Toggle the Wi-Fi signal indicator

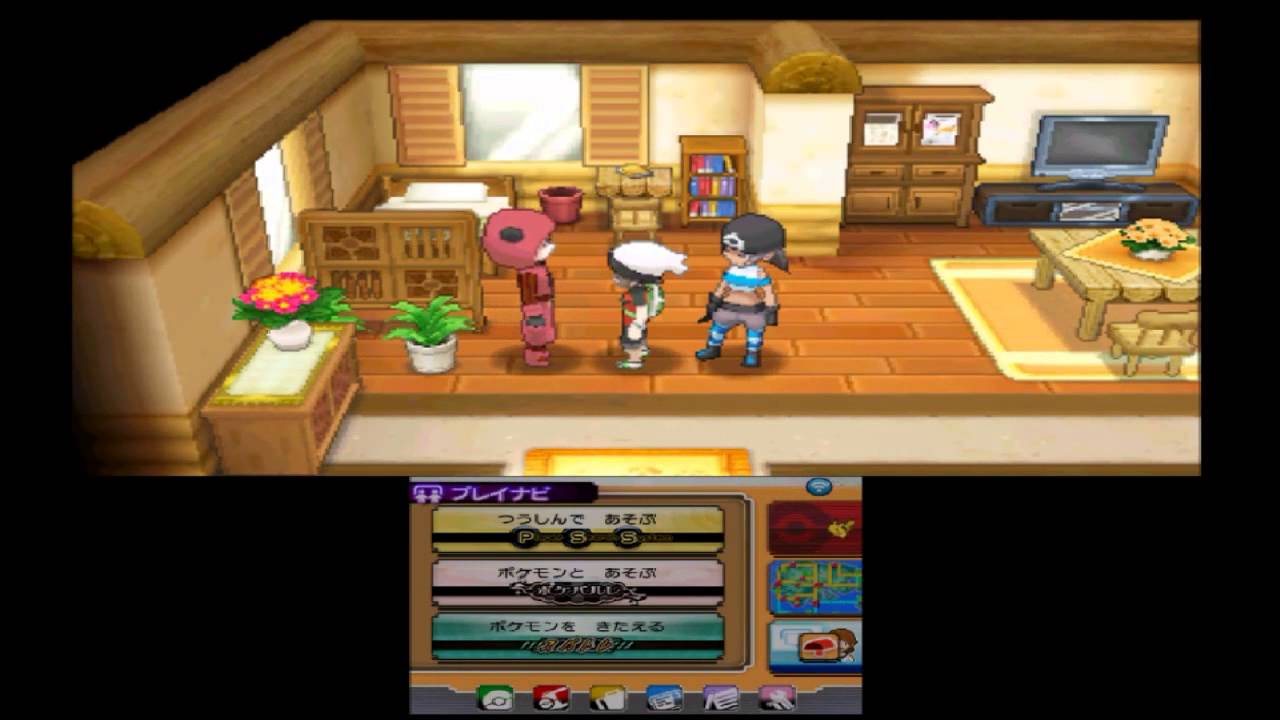(x=817, y=488)
